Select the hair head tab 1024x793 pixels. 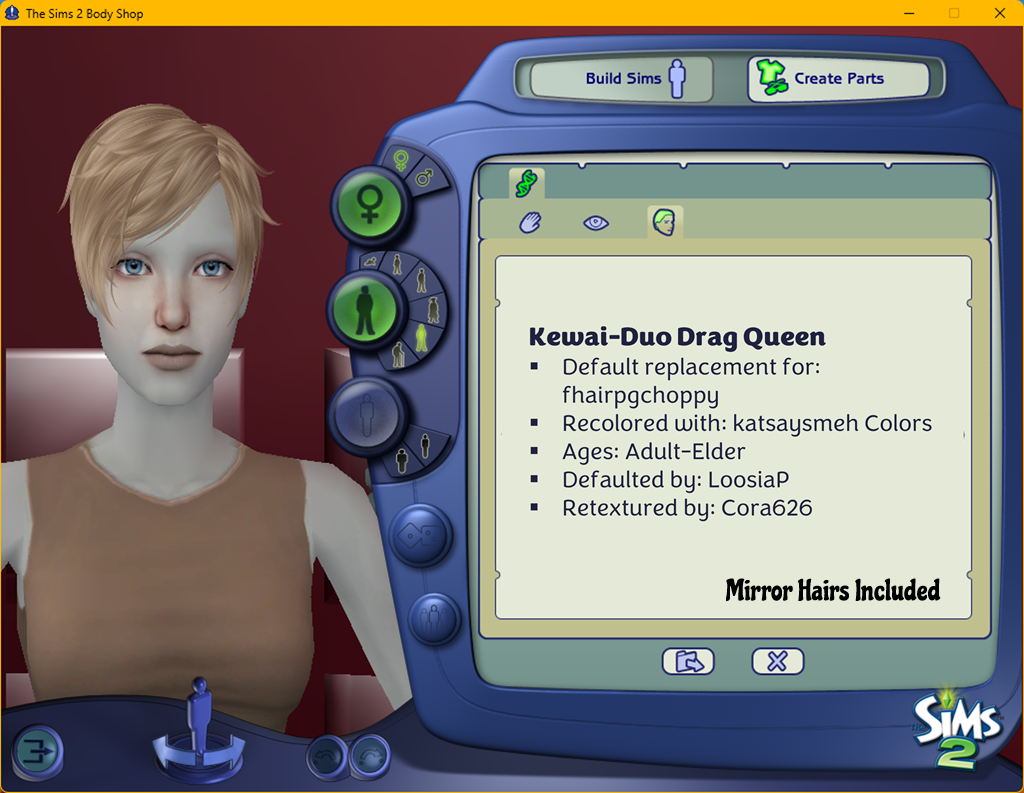[x=664, y=222]
